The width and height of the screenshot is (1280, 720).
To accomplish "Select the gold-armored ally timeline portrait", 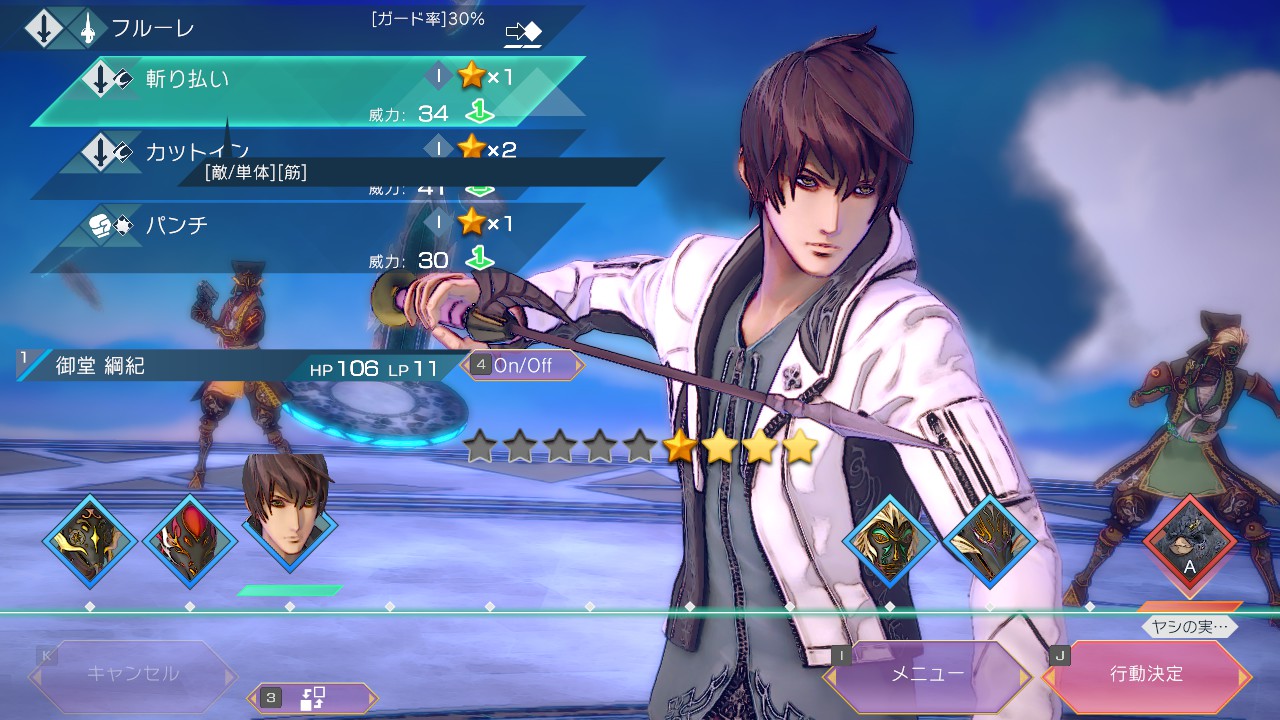I will click(x=90, y=542).
